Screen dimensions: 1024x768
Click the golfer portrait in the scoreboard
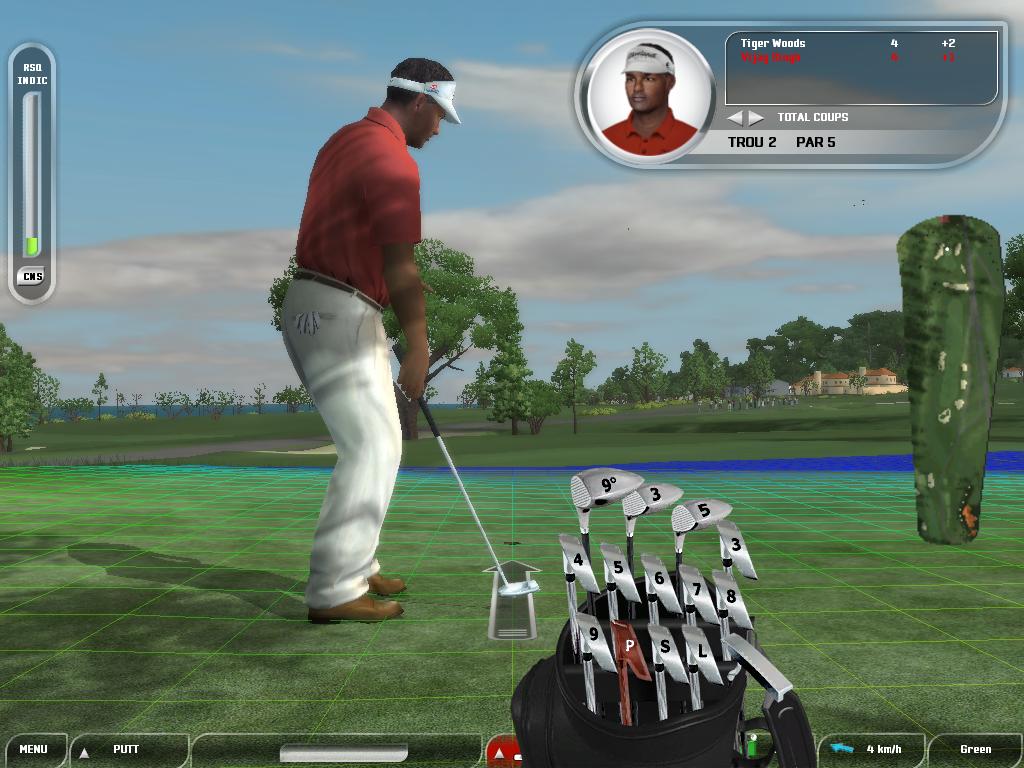coord(647,97)
